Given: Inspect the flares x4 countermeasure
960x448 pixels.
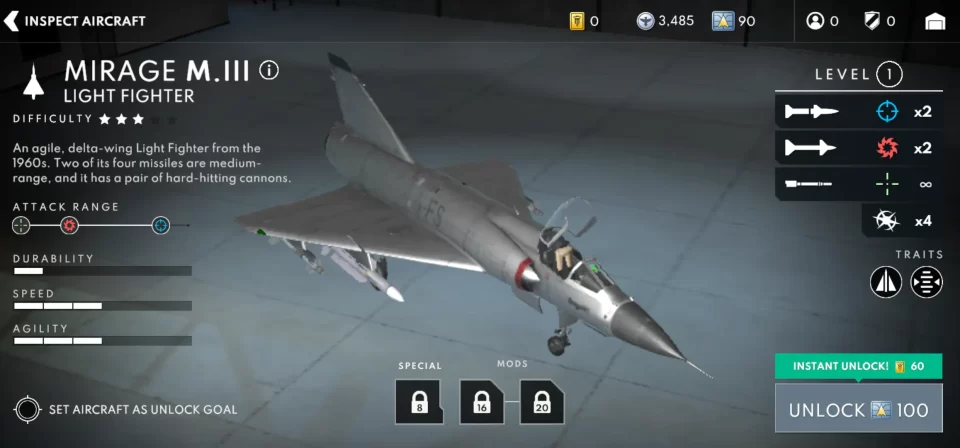Looking at the screenshot, I should (902, 220).
